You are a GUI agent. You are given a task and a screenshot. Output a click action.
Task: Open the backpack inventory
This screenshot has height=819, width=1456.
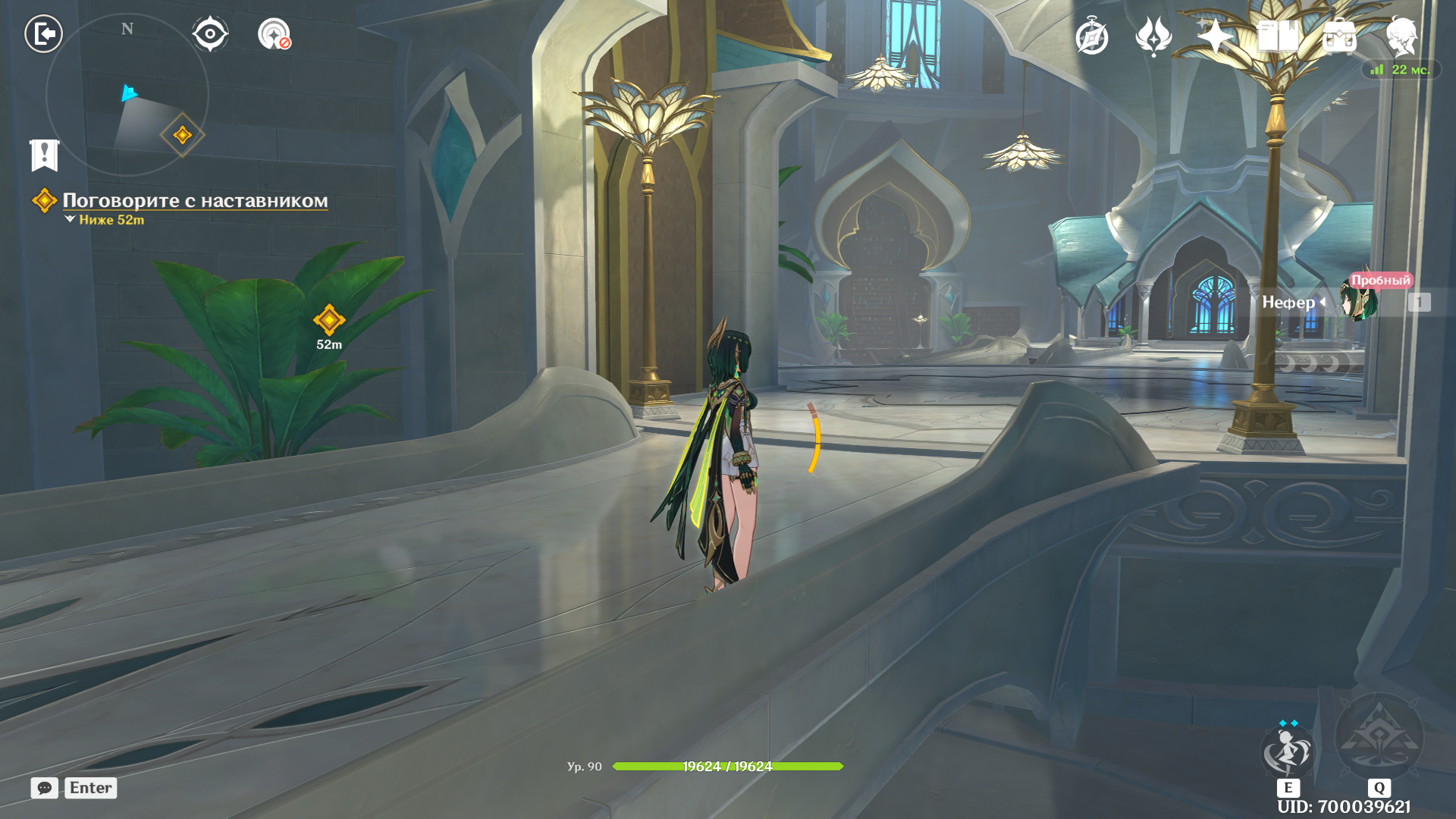pos(1339,36)
